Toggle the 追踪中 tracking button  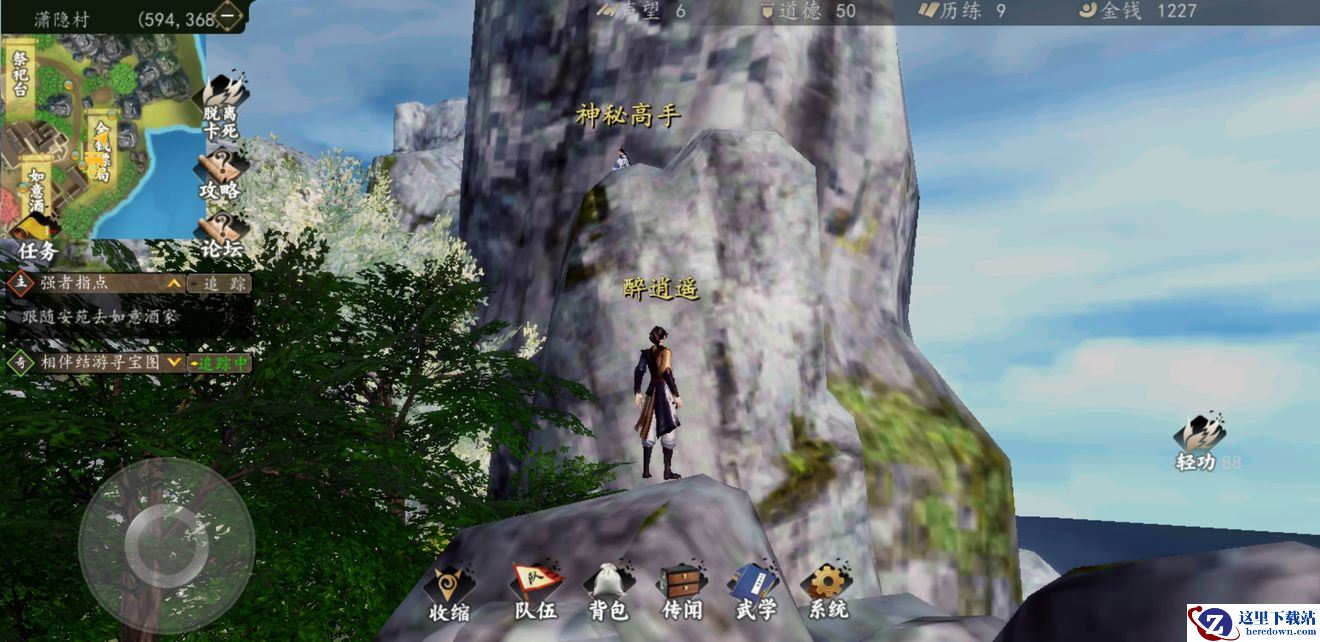pyautogui.click(x=220, y=363)
